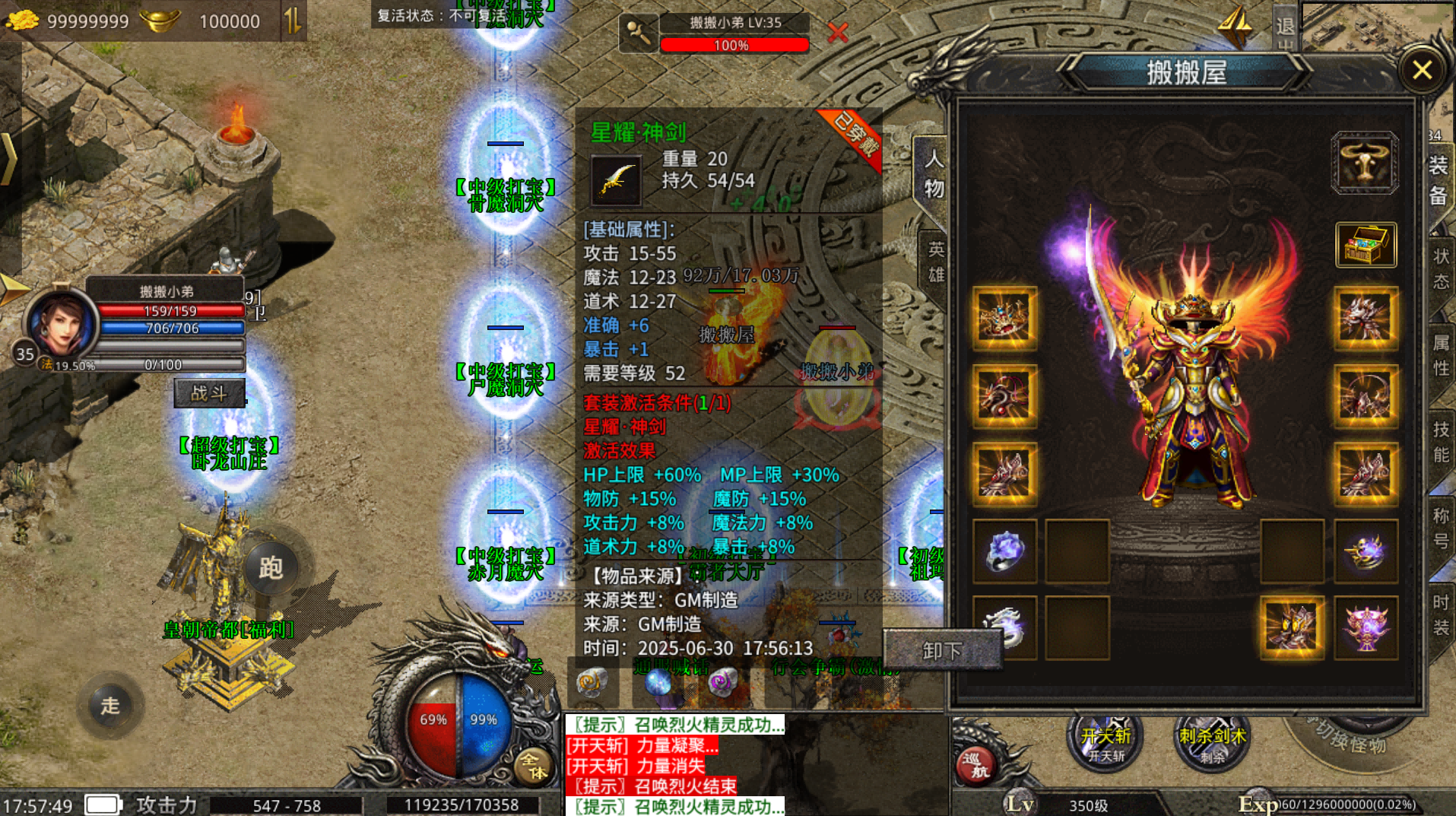Open the 状态 status tab
The width and height of the screenshot is (1456, 816).
point(1441,268)
